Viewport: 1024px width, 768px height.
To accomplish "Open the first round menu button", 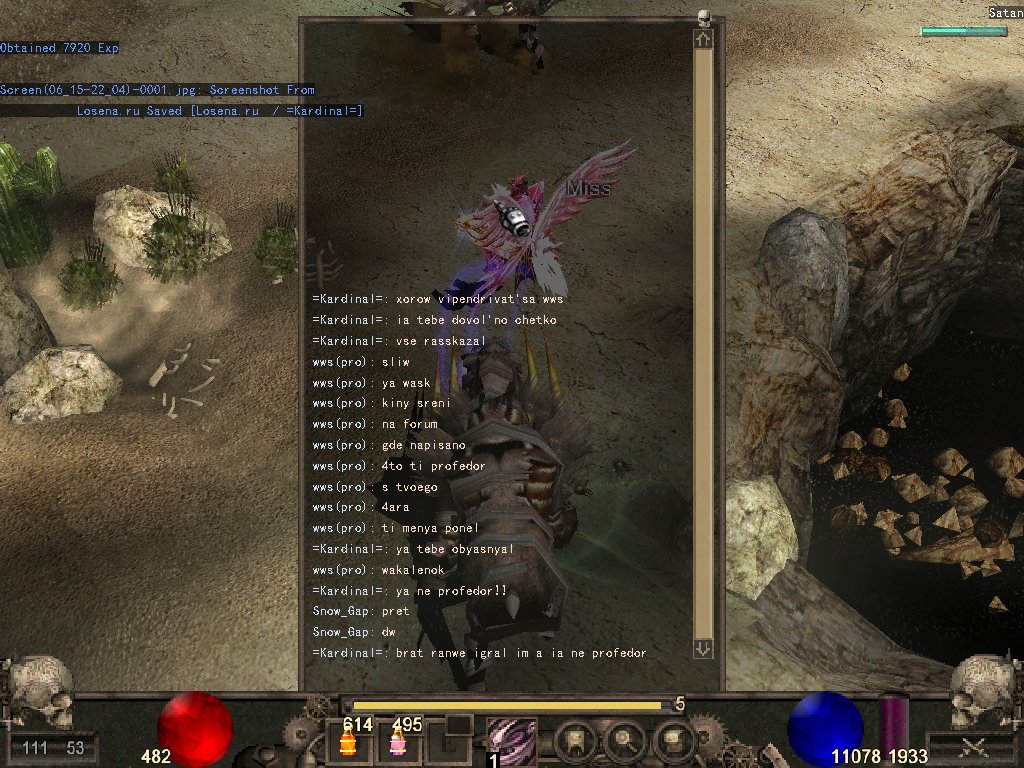I will pyautogui.click(x=578, y=743).
